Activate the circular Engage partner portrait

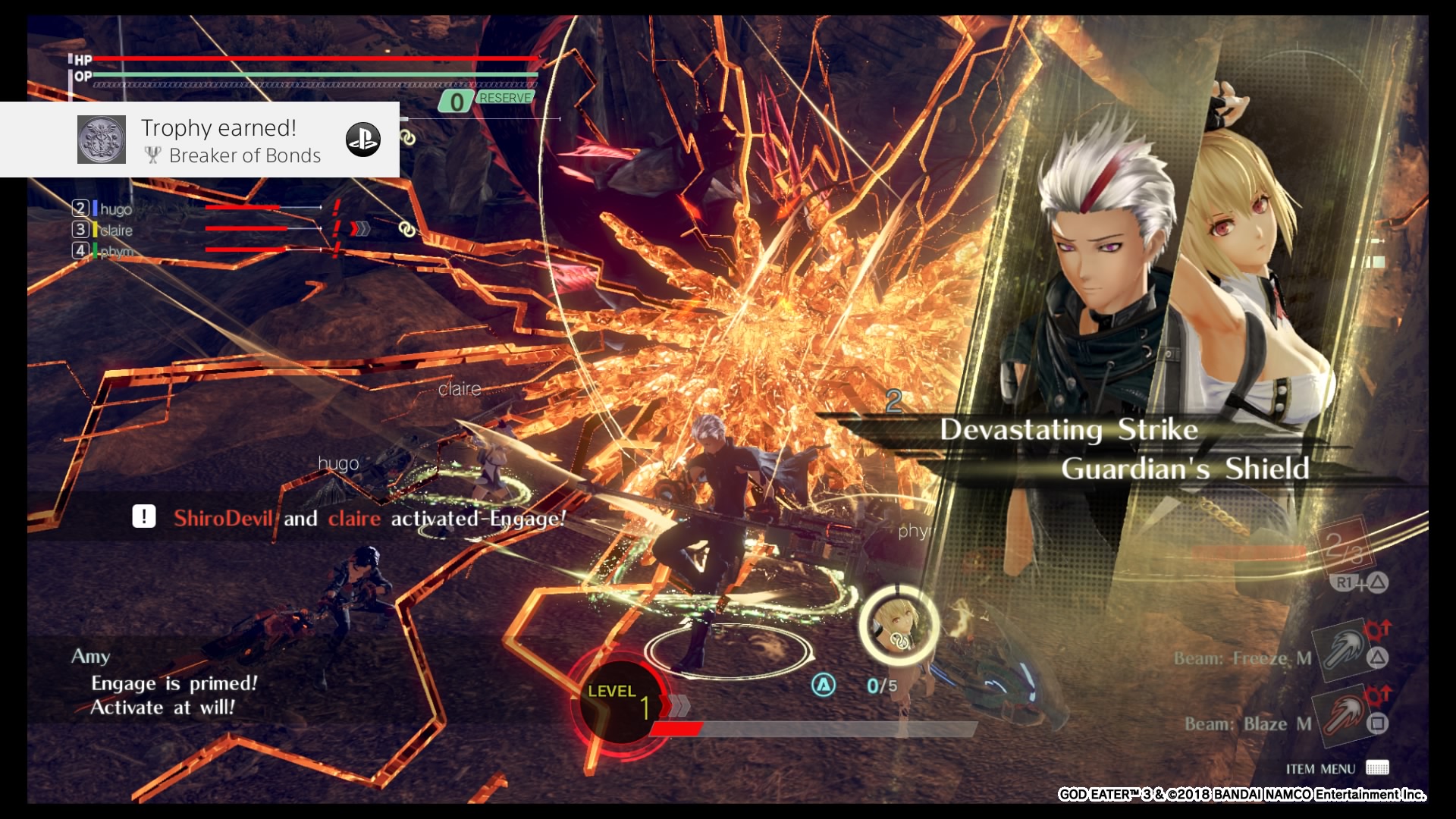899,626
